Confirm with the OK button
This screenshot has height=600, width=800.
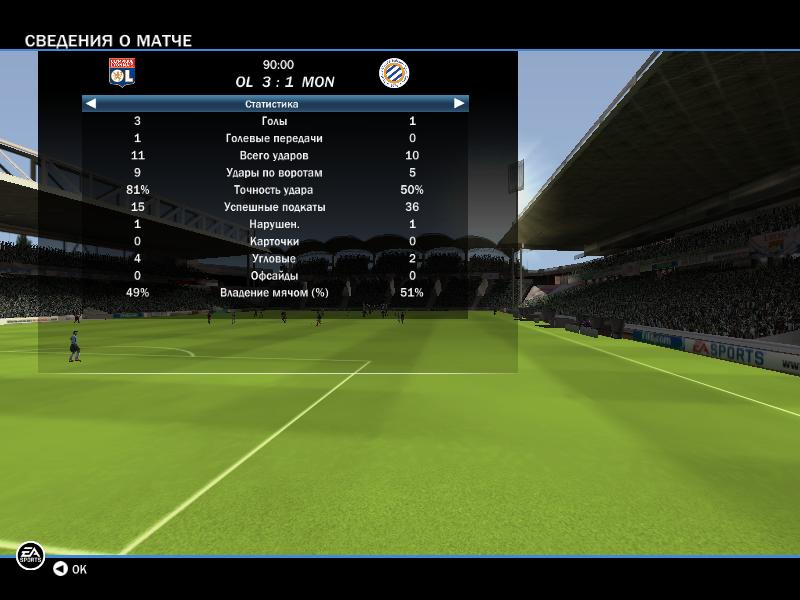(70, 569)
